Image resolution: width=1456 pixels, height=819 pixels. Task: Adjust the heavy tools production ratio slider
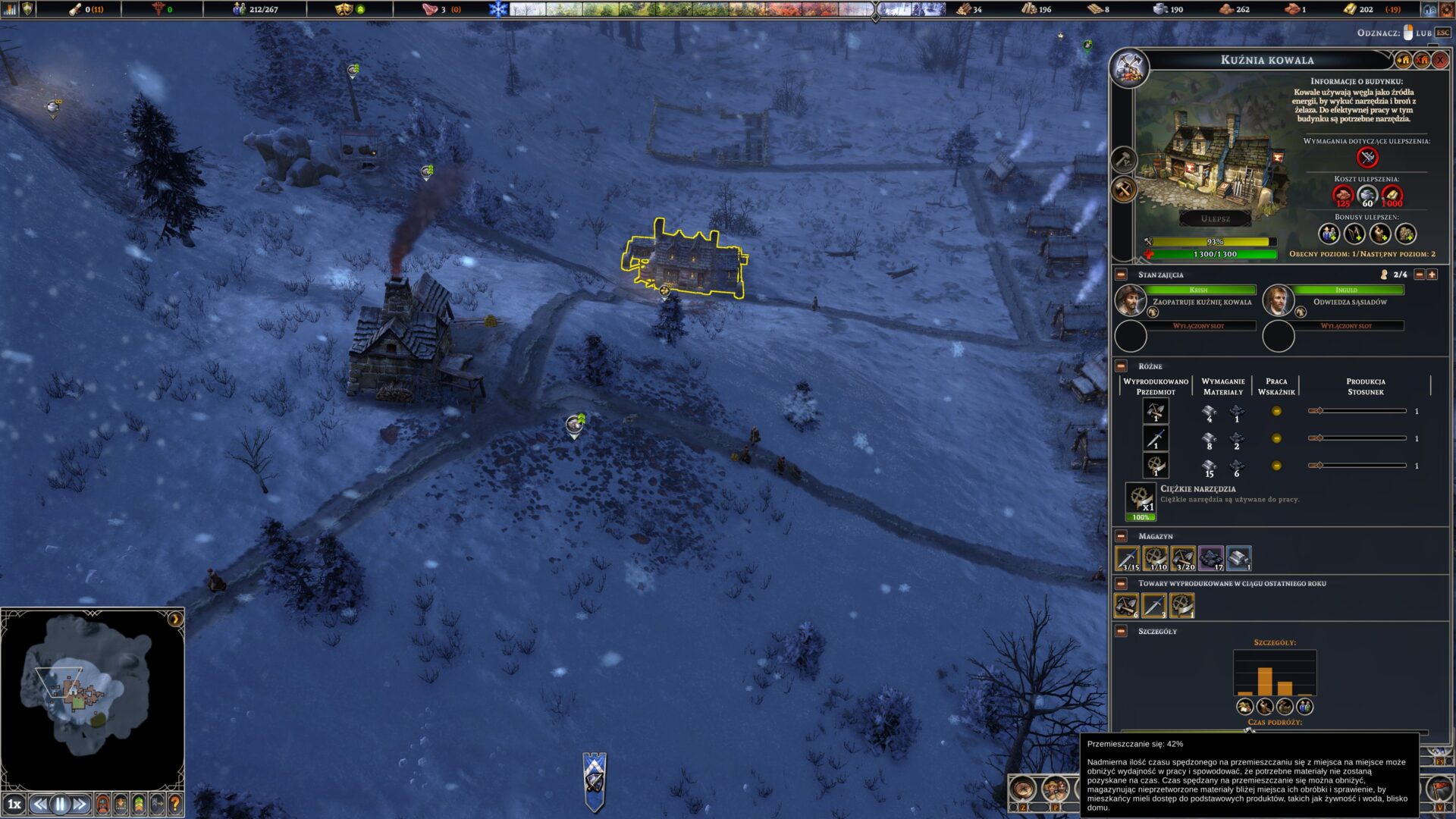click(1319, 466)
